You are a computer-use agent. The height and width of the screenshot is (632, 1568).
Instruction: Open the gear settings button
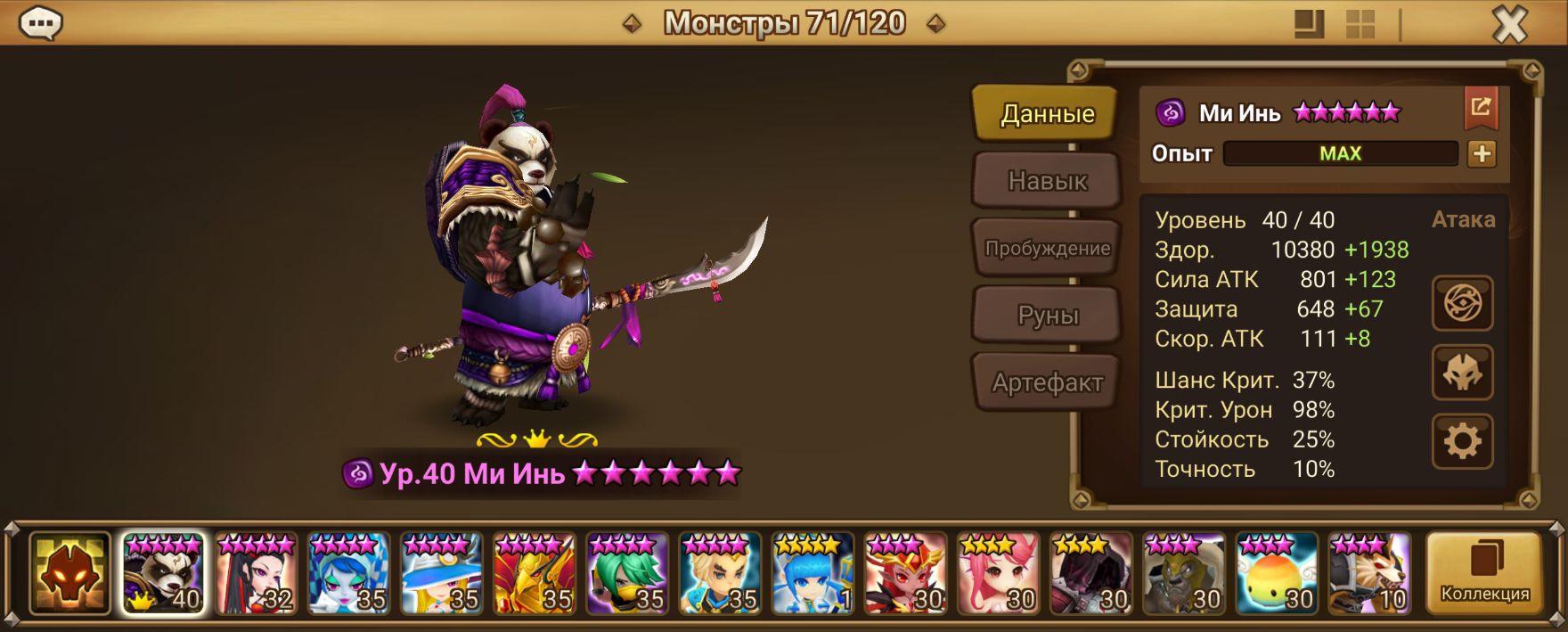click(1462, 441)
